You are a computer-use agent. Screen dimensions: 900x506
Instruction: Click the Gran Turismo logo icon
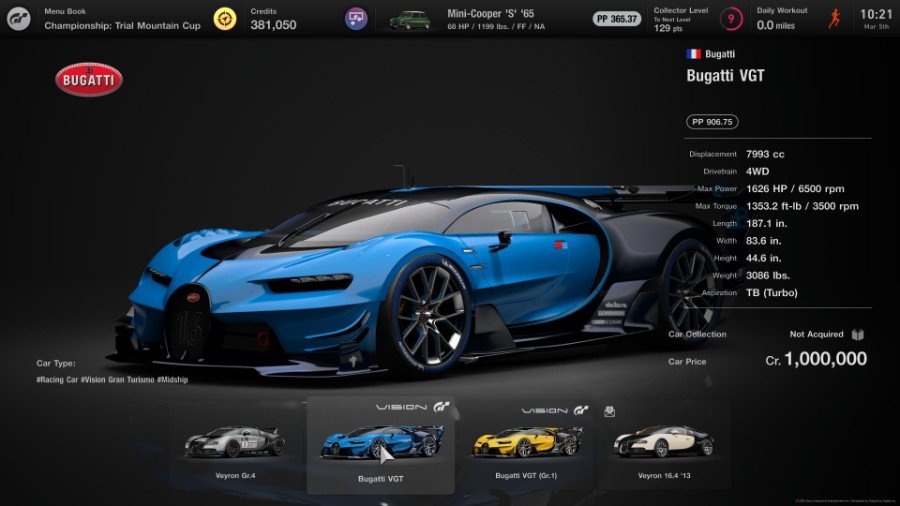(x=19, y=19)
